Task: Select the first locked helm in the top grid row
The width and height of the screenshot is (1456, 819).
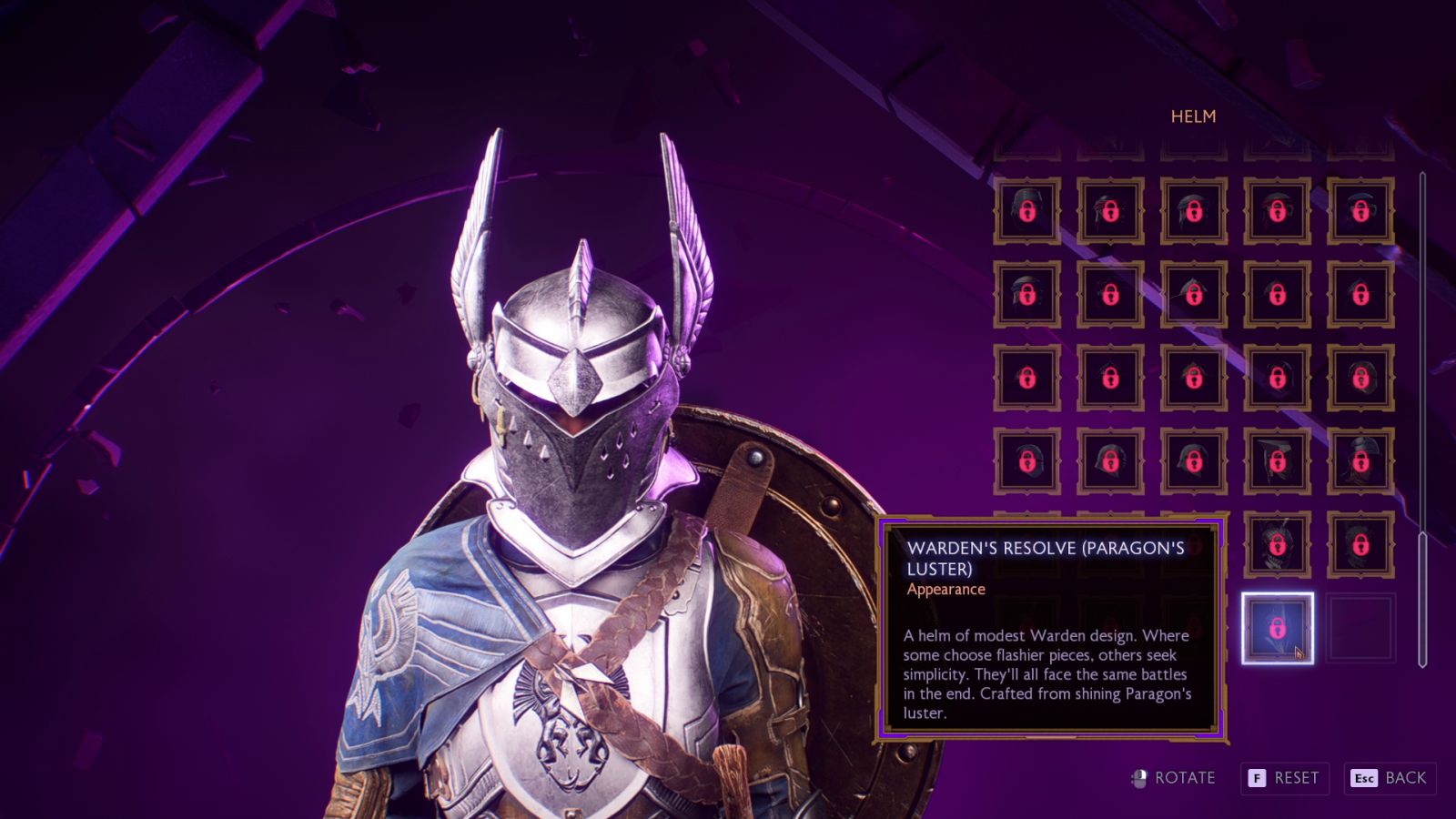Action: [x=1026, y=210]
